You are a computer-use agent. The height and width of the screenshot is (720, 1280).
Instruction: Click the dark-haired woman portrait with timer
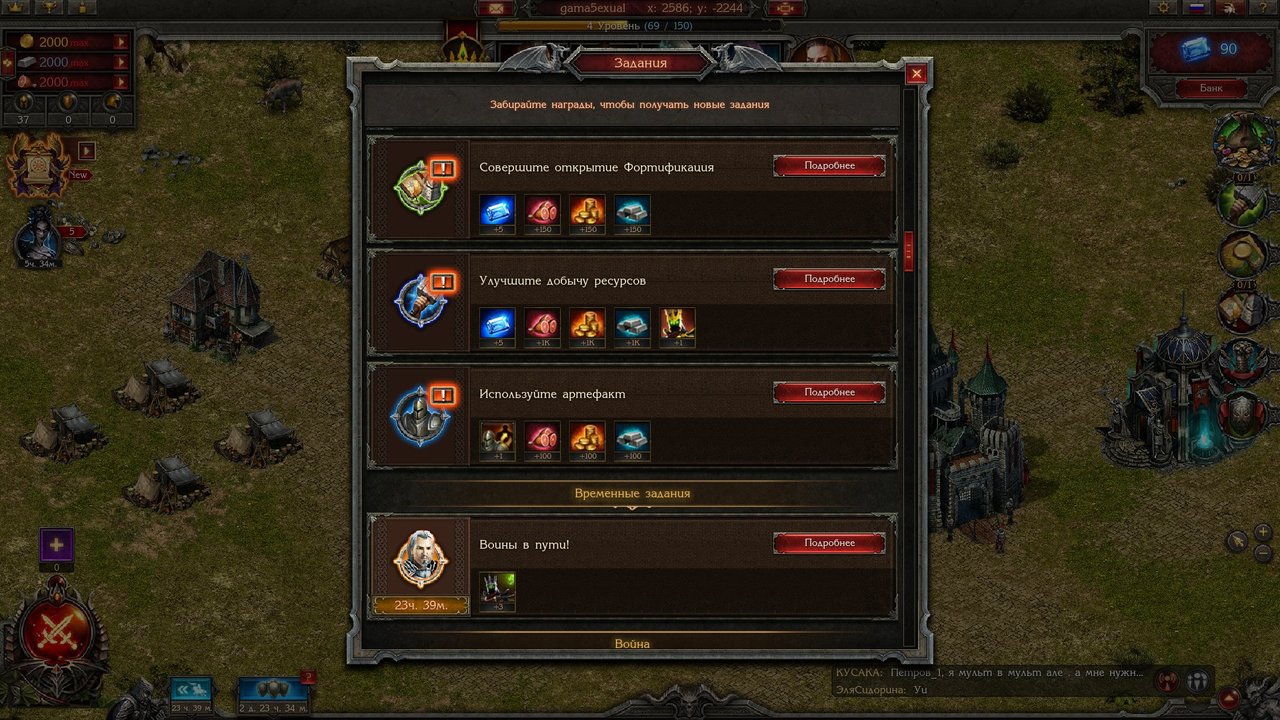pos(40,235)
